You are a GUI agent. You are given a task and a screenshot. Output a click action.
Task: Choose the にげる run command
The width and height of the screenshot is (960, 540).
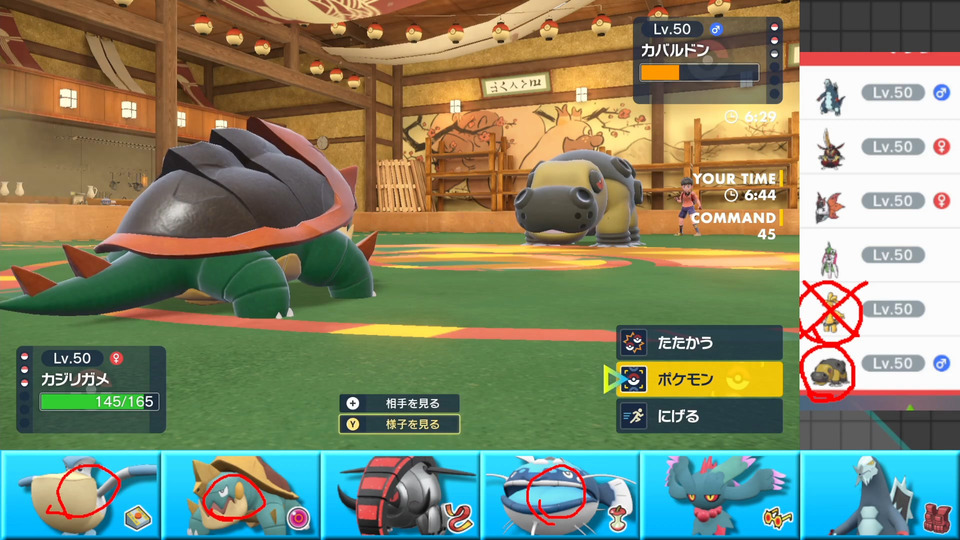point(698,416)
